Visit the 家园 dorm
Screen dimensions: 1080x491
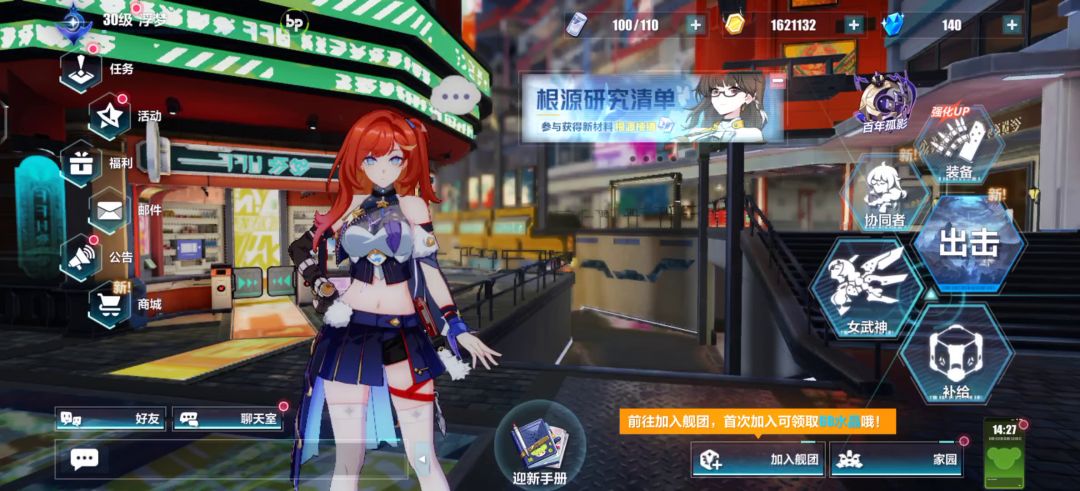click(x=895, y=460)
